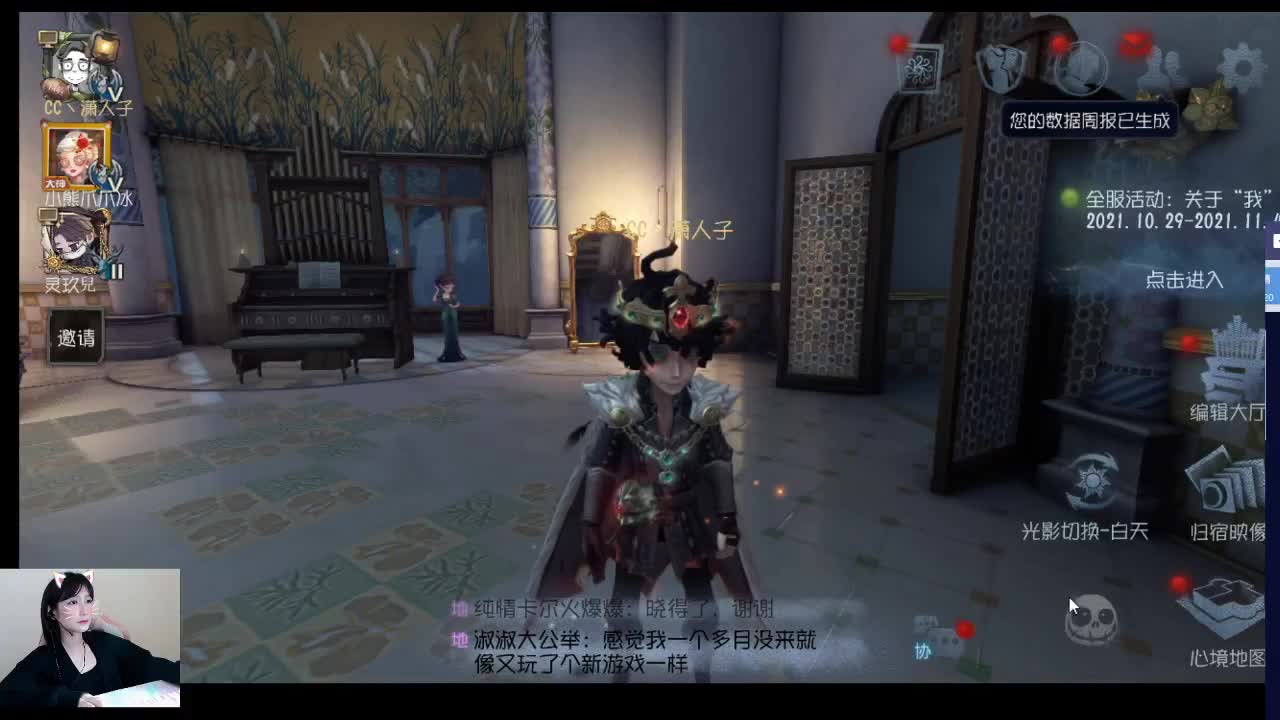Click the 协 chat channel bubble

pos(925,652)
